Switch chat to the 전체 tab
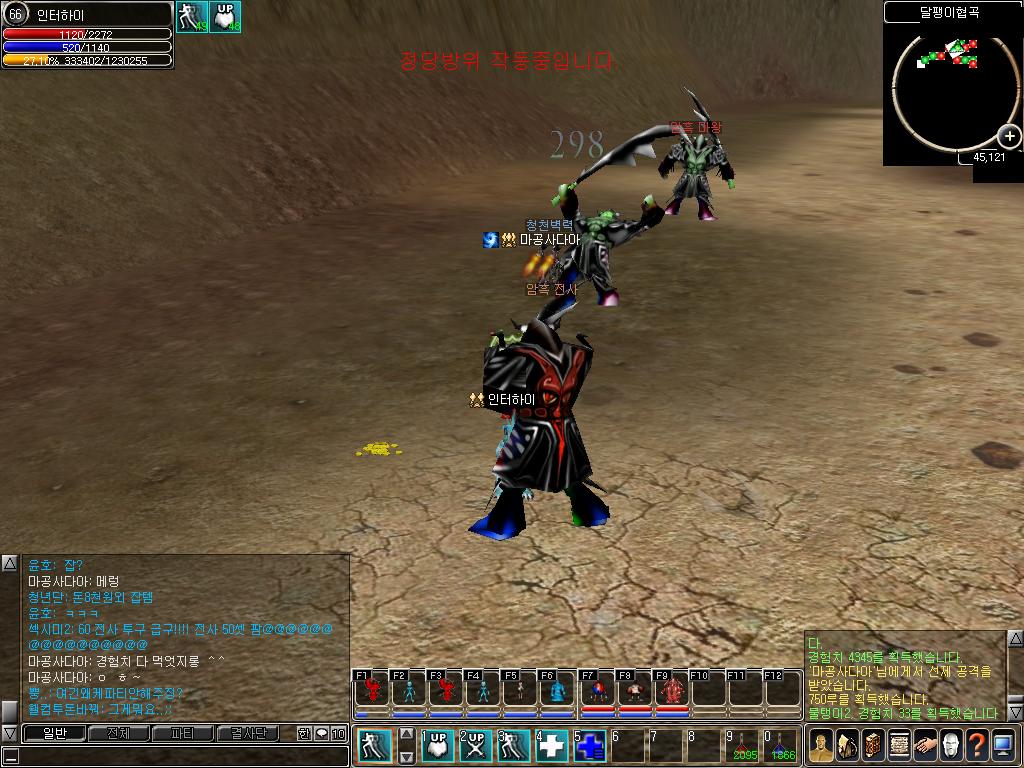Image resolution: width=1024 pixels, height=768 pixels. [118, 733]
